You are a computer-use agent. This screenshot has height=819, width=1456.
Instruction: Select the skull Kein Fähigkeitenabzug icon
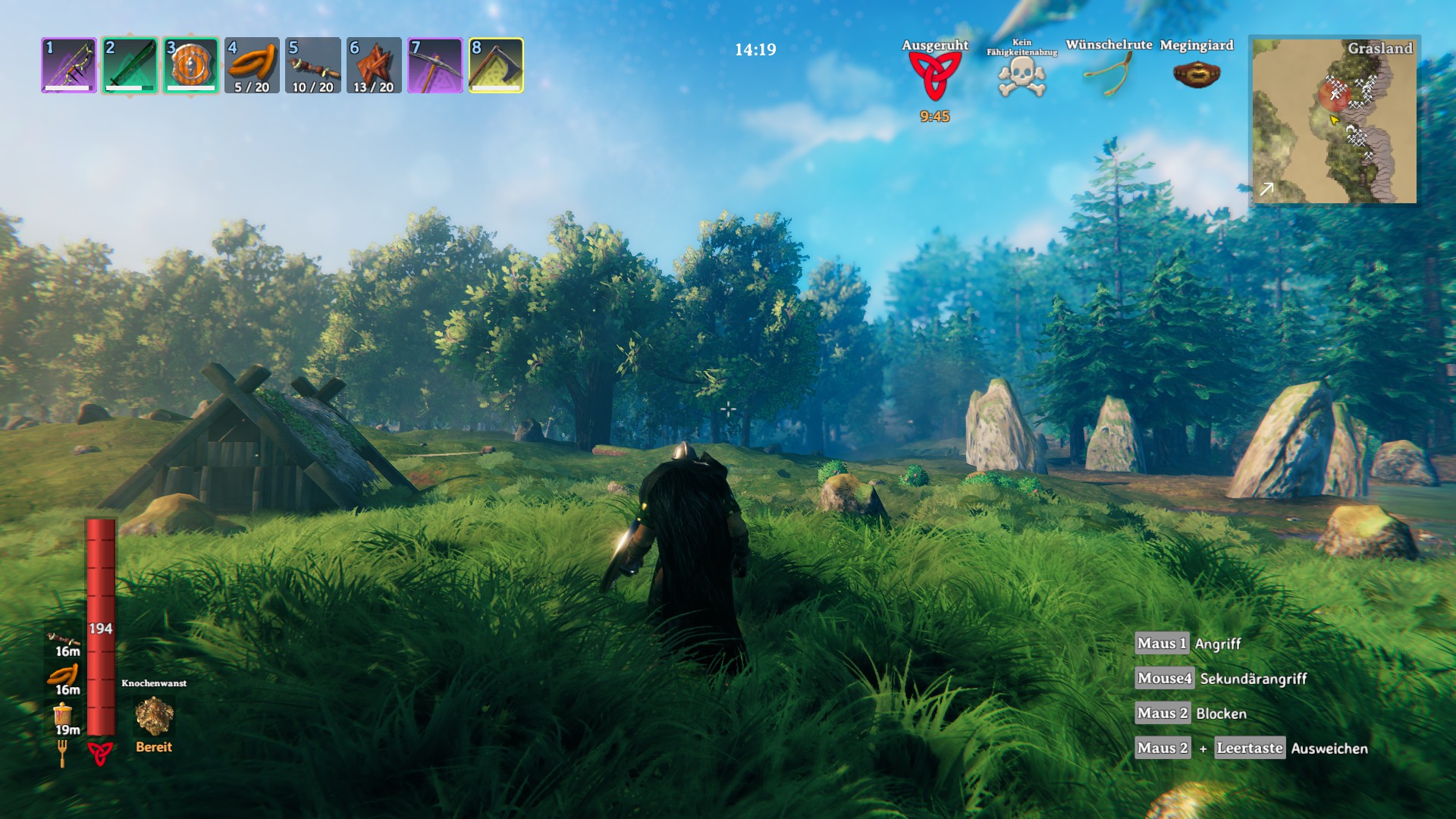click(x=1021, y=77)
